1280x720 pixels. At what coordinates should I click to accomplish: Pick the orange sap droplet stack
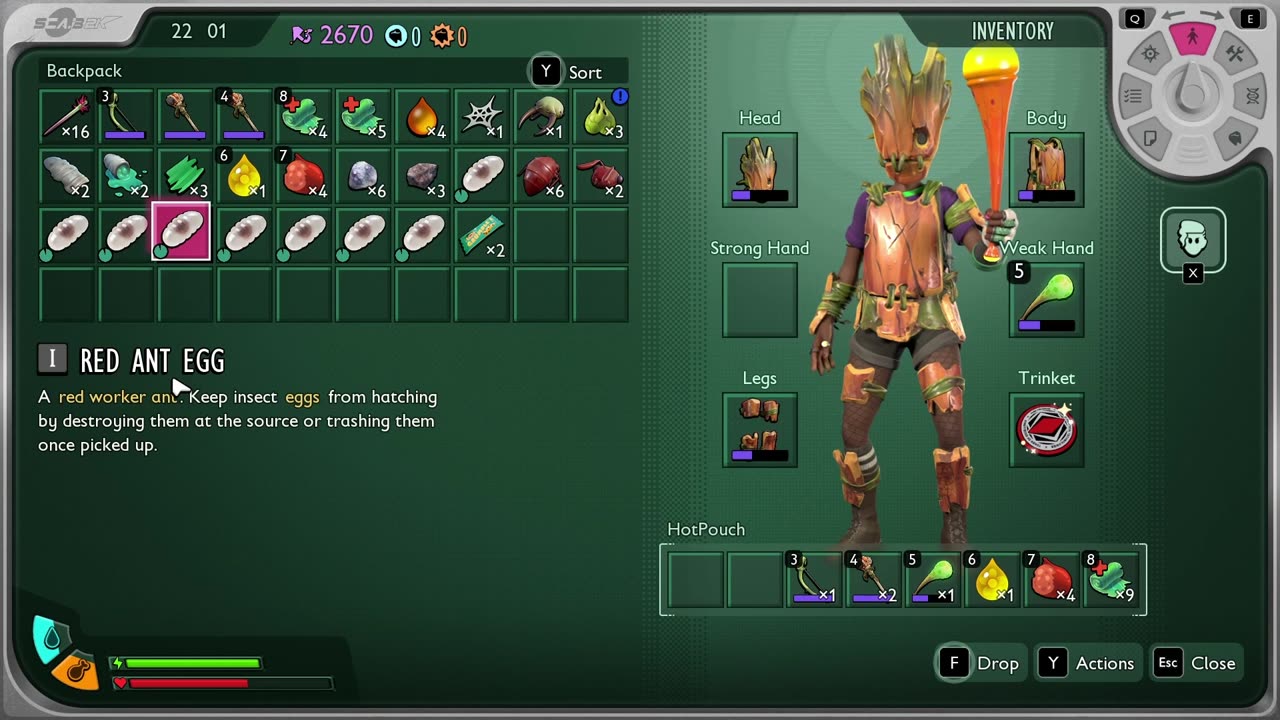(x=423, y=117)
